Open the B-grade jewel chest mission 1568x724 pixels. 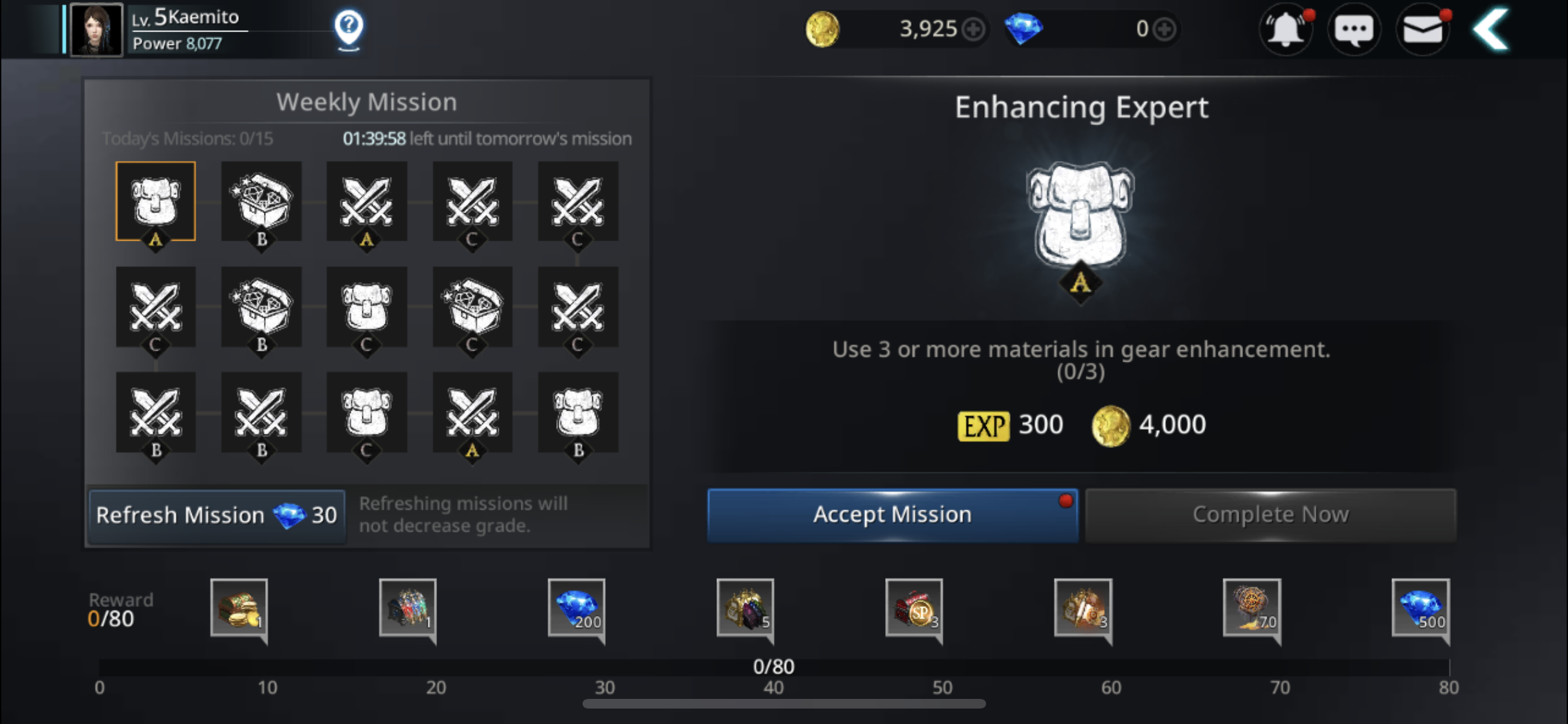click(x=261, y=201)
